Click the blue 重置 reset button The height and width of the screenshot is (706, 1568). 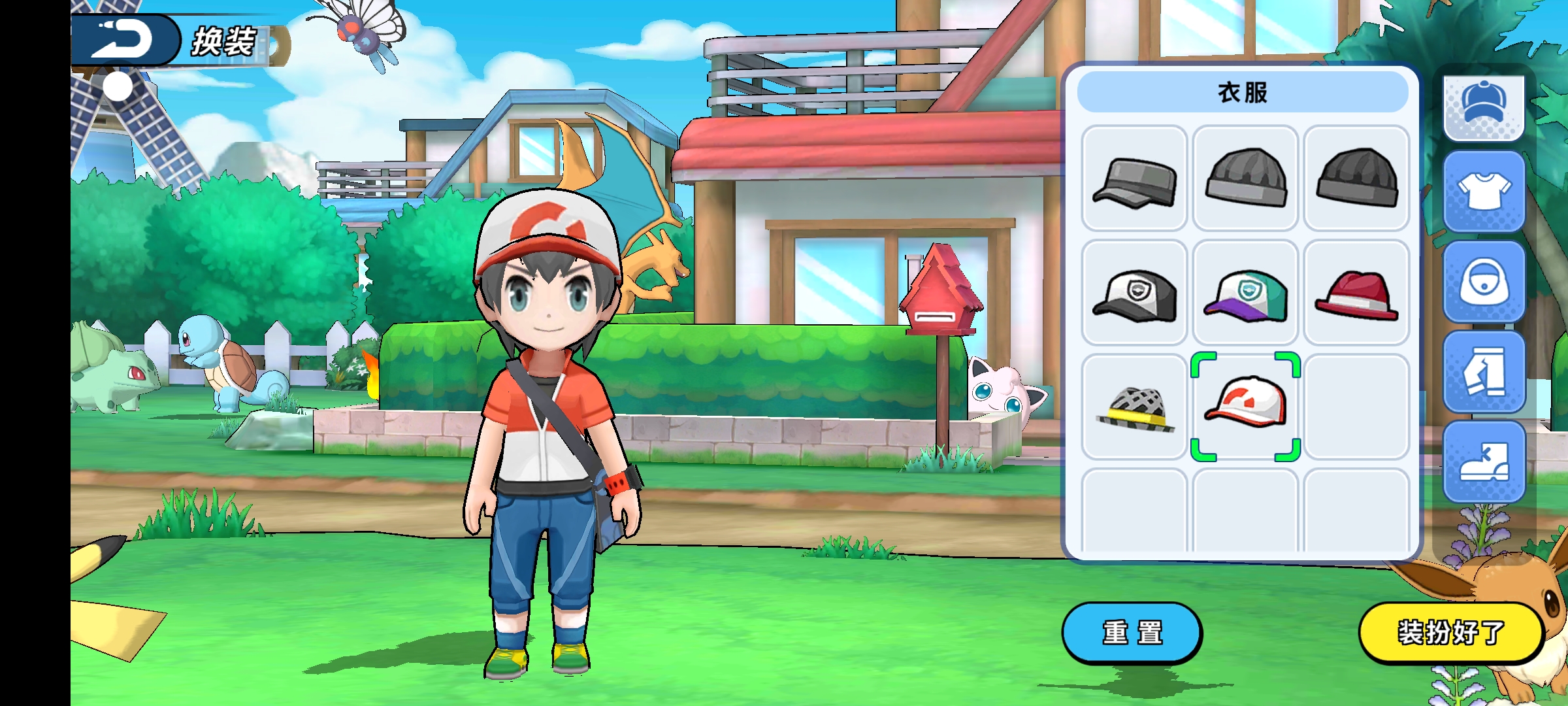point(1132,633)
